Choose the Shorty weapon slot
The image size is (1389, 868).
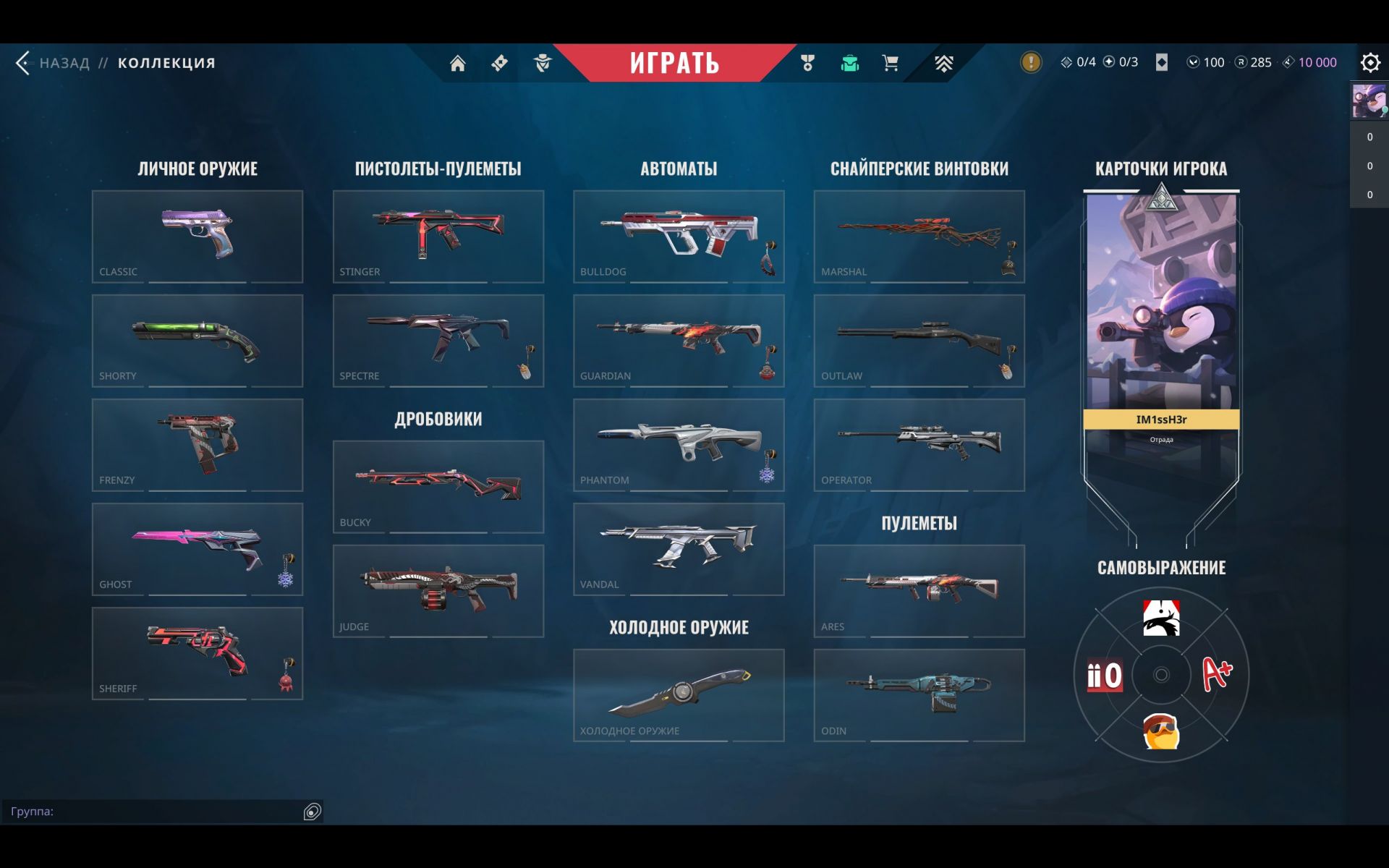point(197,340)
